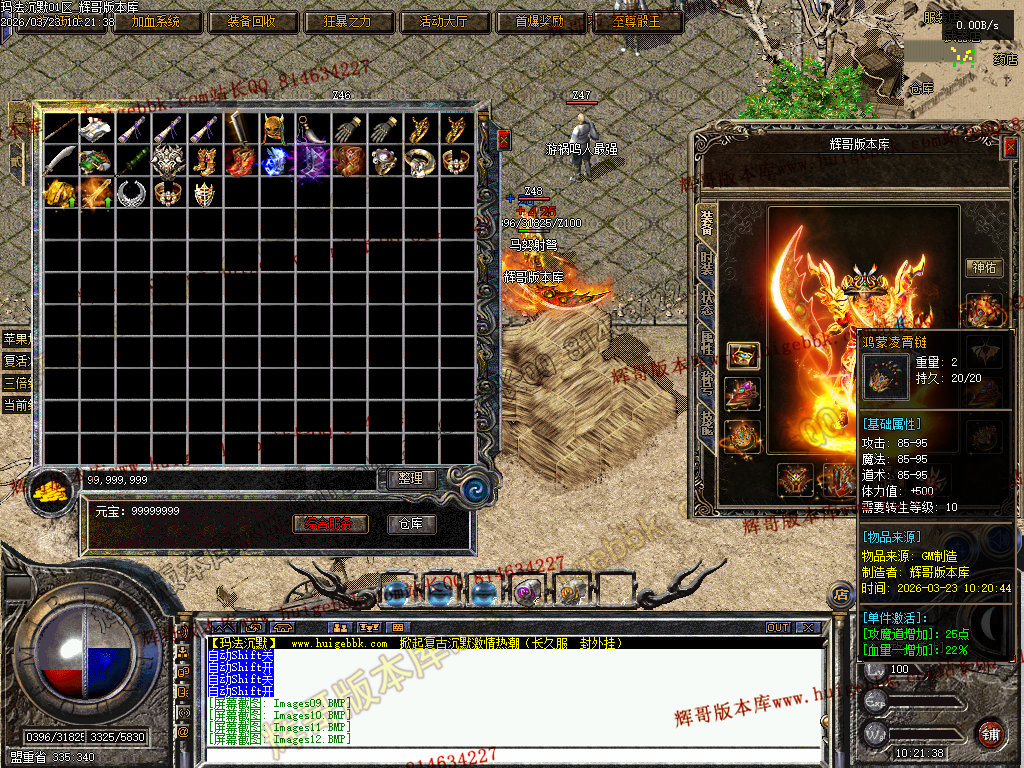
Task: Open the 铺 shop button
Action: pos(990,733)
